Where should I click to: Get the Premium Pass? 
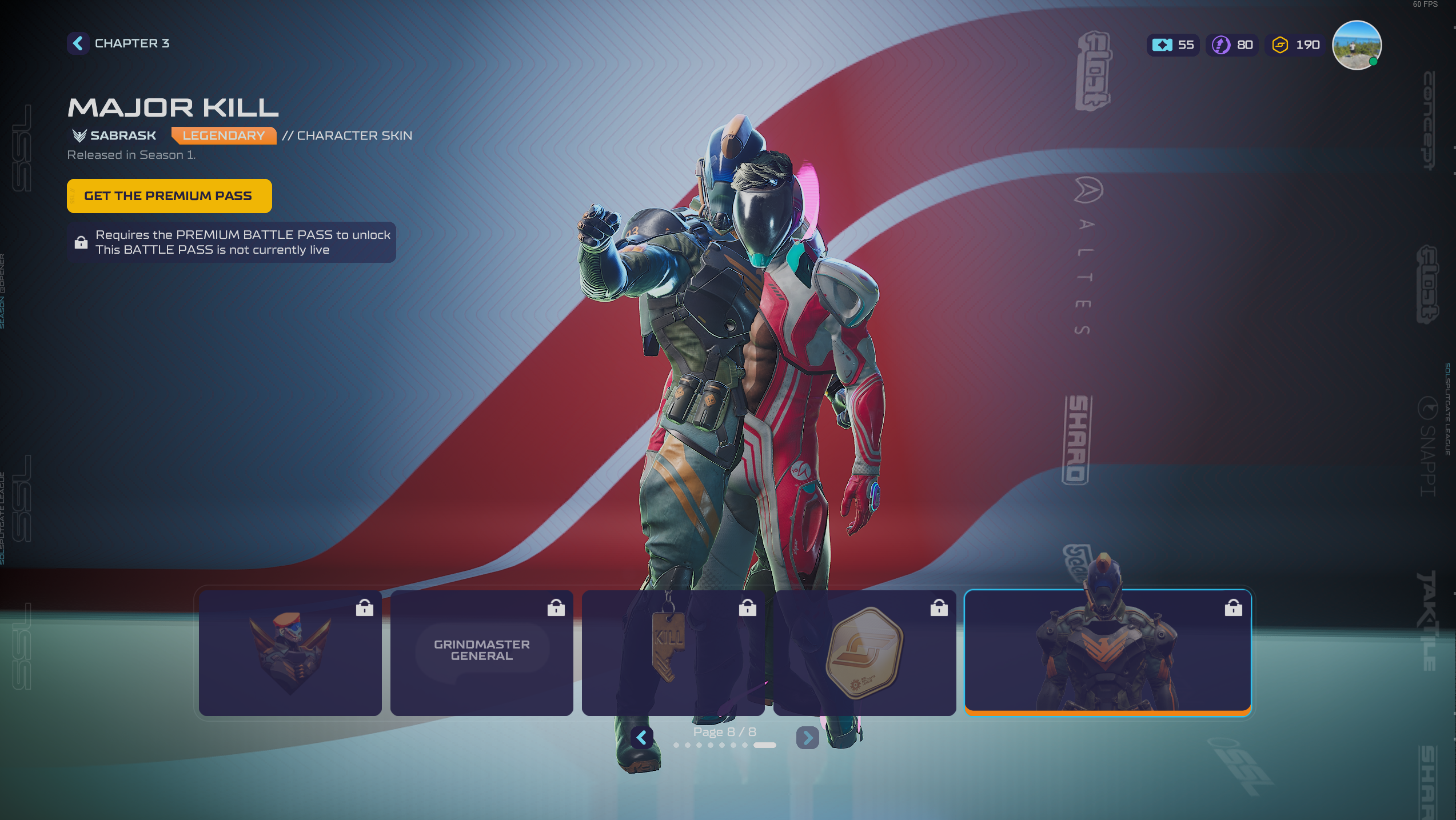[169, 196]
